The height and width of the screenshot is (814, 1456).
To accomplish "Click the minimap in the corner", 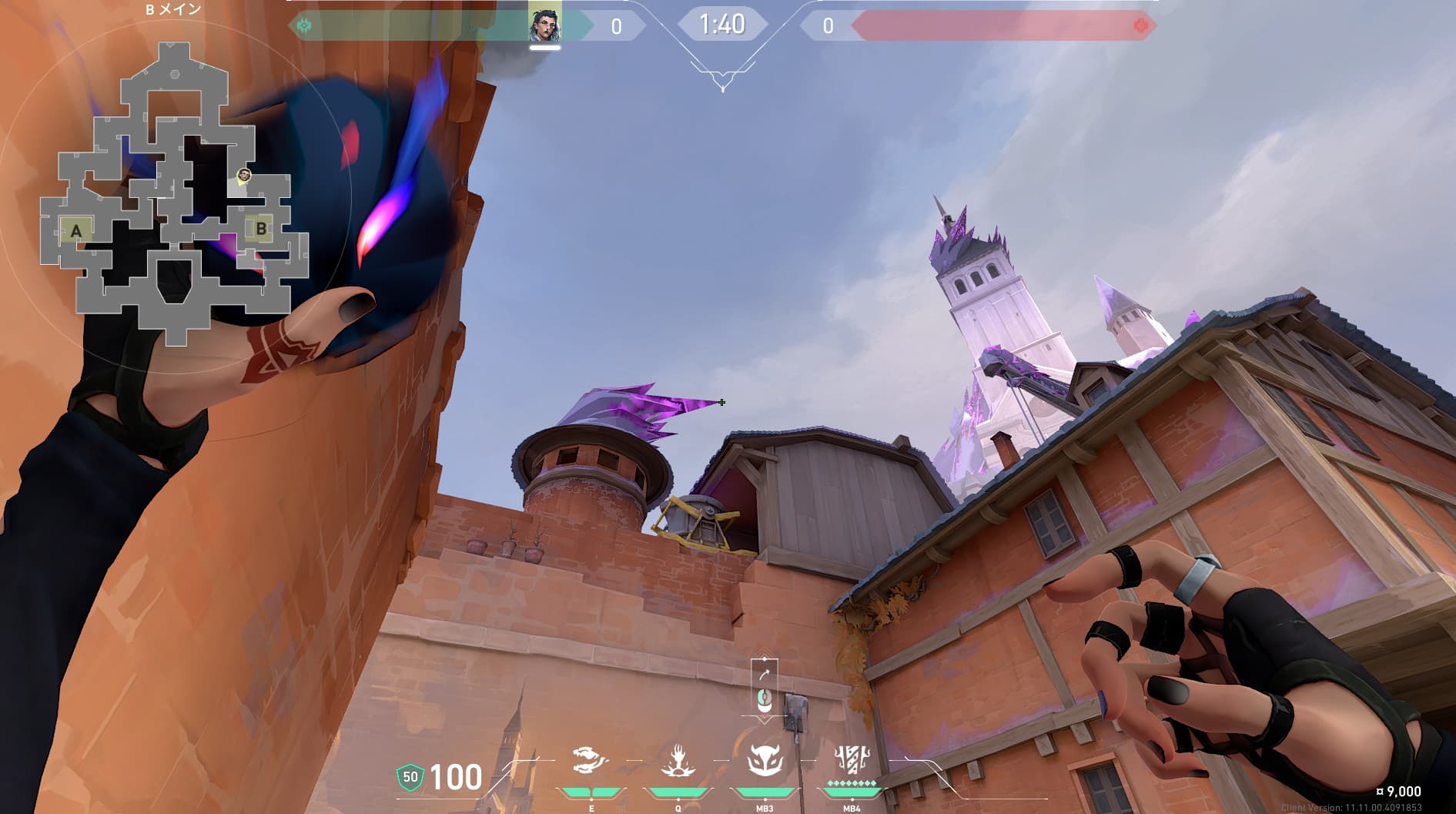I will coord(176,193).
